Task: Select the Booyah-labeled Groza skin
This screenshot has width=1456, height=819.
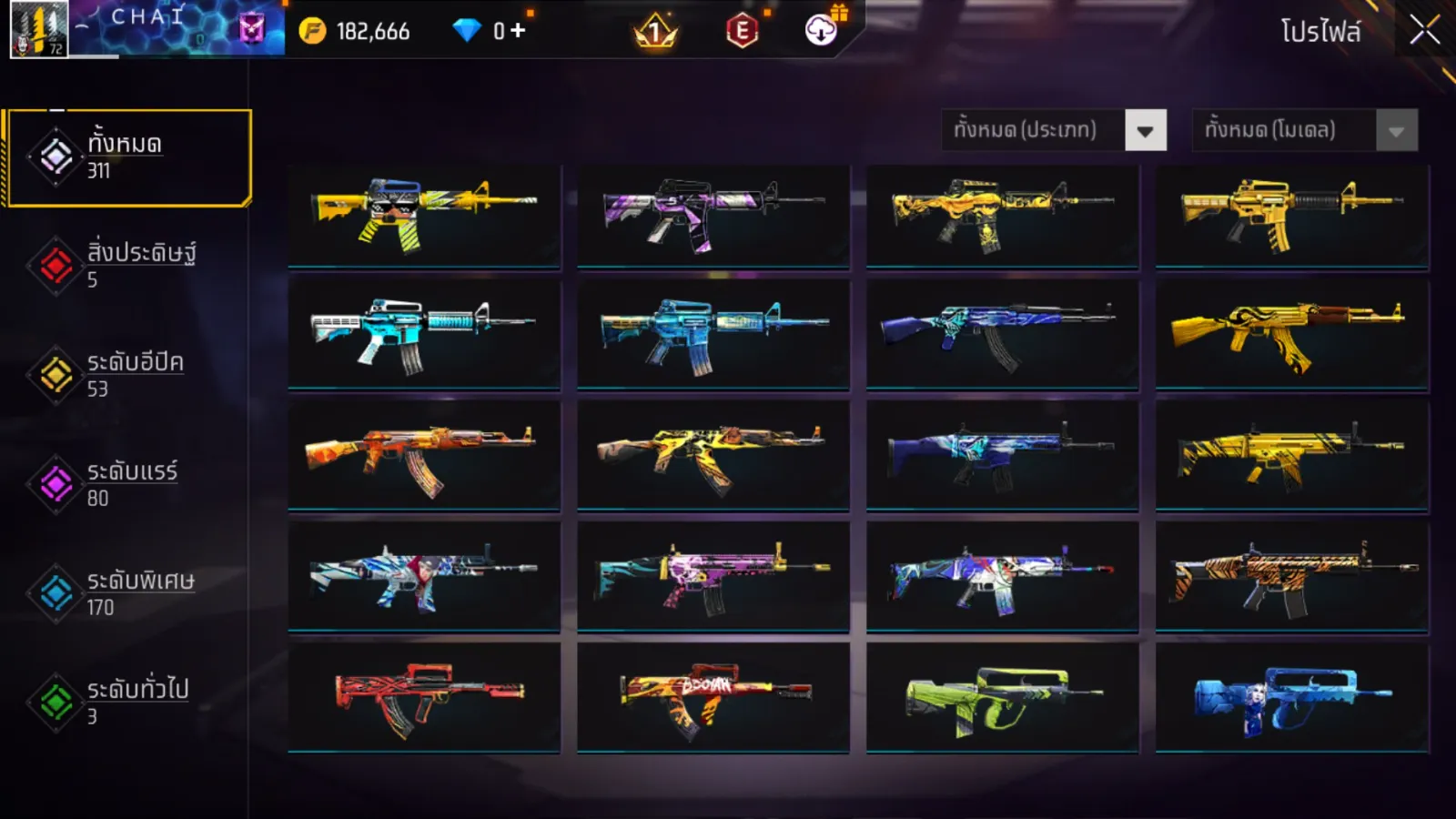Action: (x=713, y=698)
